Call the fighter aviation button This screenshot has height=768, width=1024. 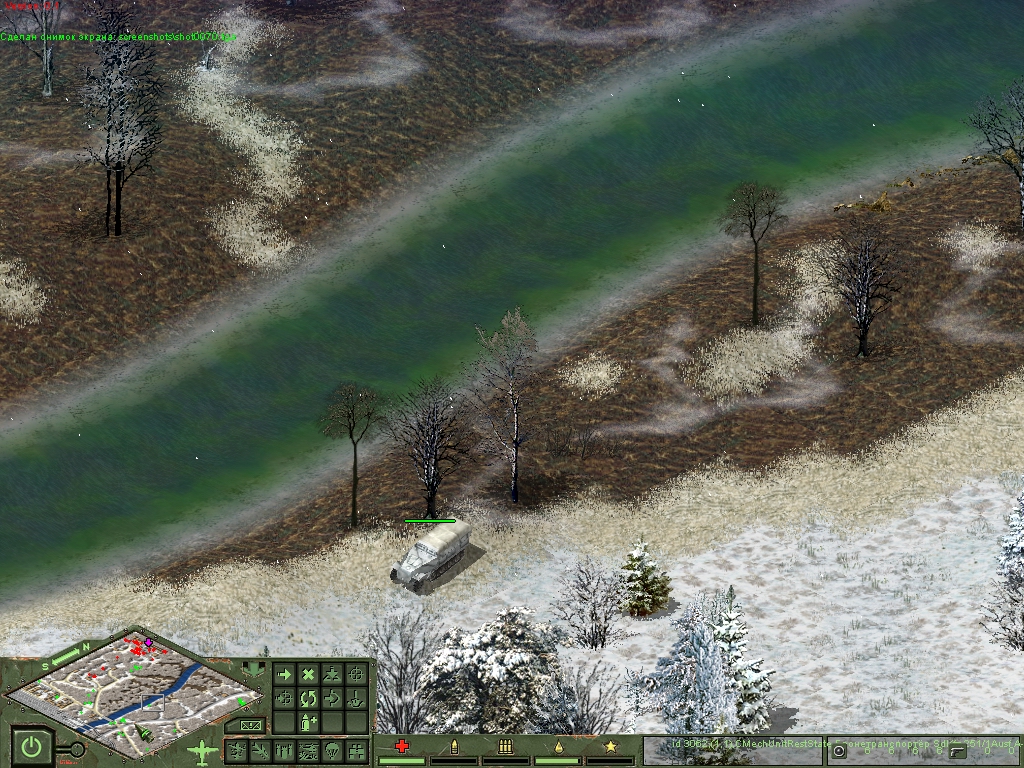[262, 750]
